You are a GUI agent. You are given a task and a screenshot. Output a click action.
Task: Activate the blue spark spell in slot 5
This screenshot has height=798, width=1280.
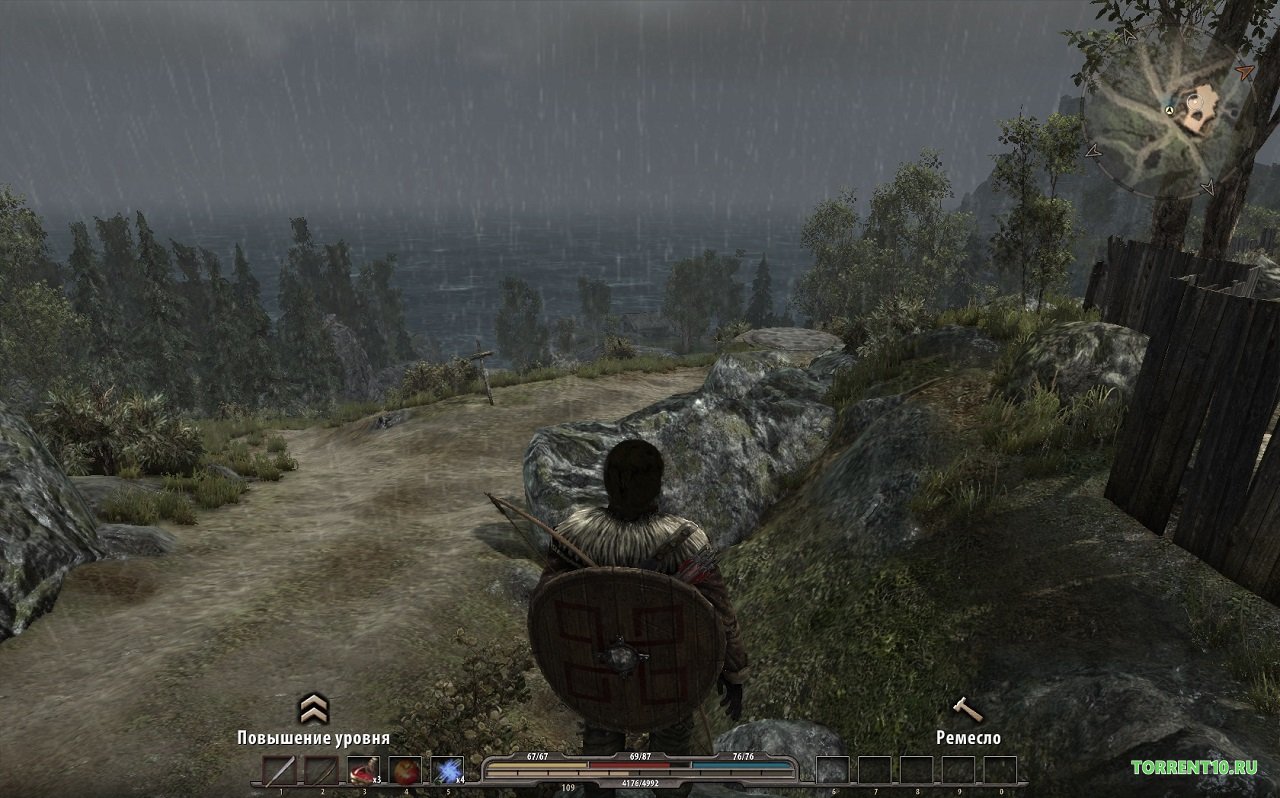447,771
